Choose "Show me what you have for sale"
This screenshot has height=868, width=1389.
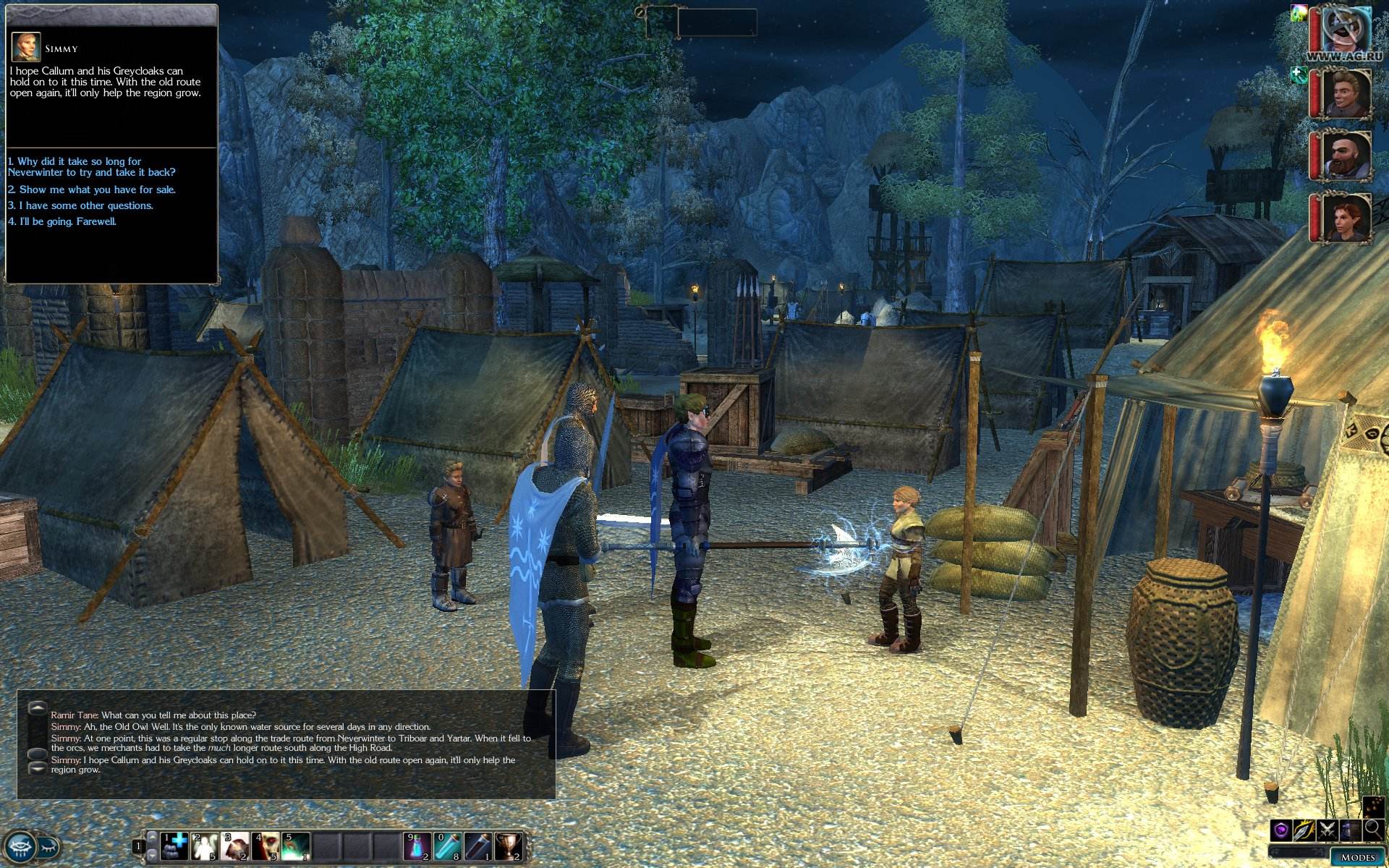(92, 190)
